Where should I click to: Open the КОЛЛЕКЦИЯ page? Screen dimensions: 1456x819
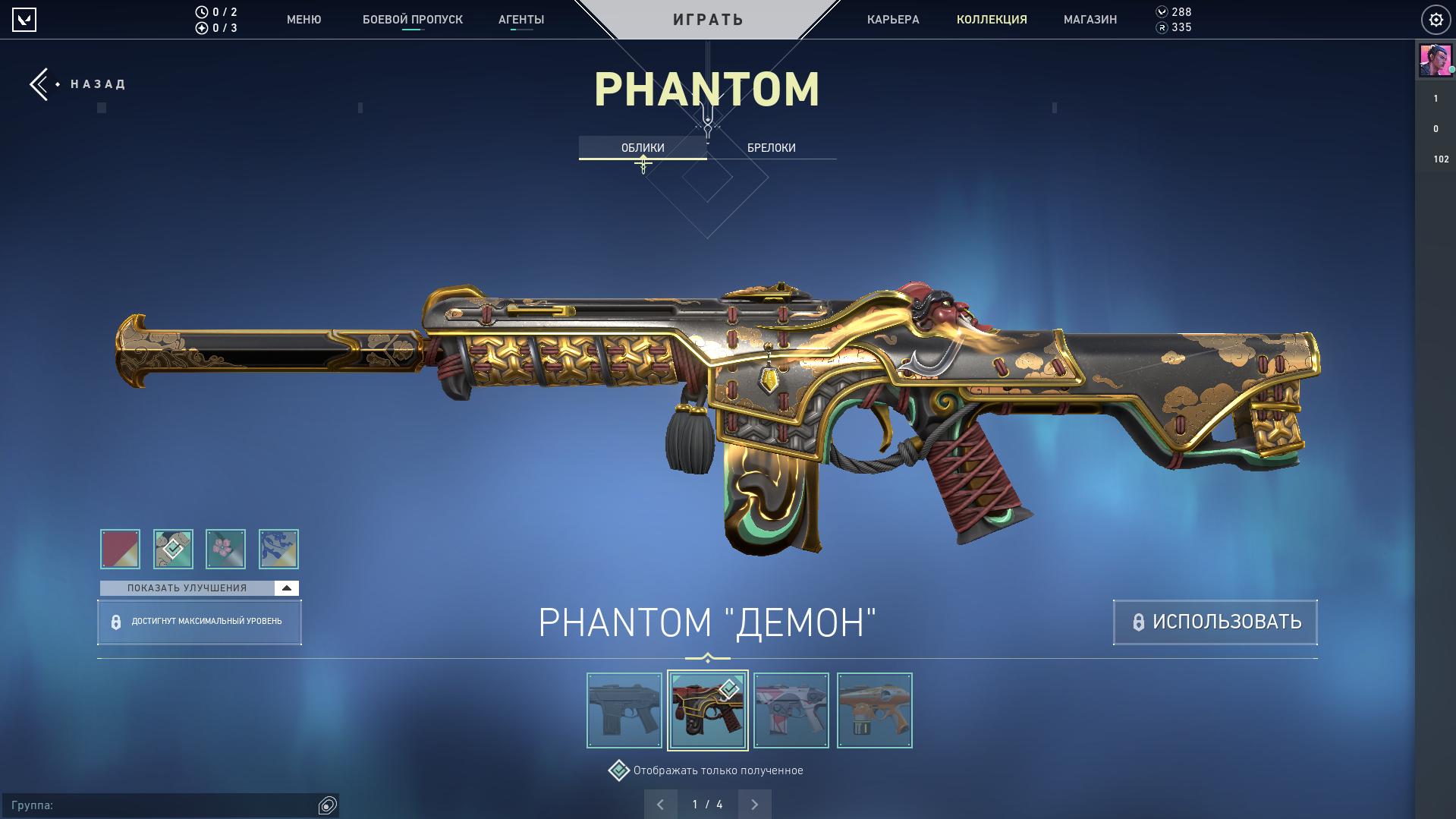click(x=992, y=20)
